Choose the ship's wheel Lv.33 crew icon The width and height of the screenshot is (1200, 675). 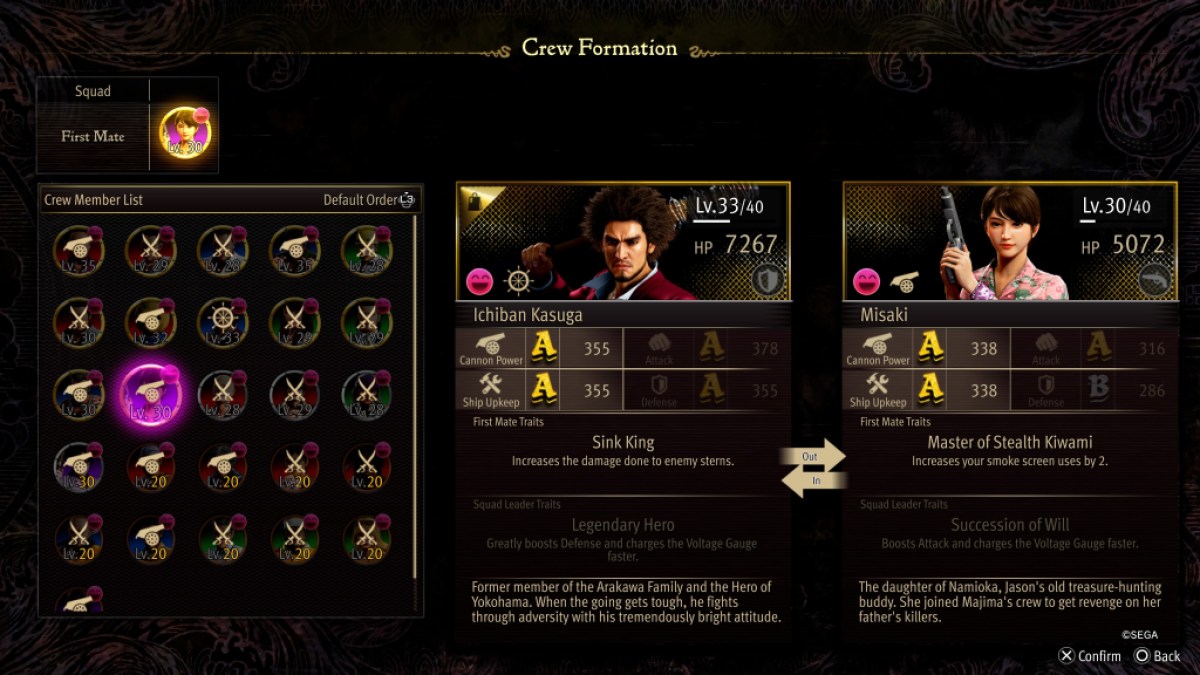223,322
